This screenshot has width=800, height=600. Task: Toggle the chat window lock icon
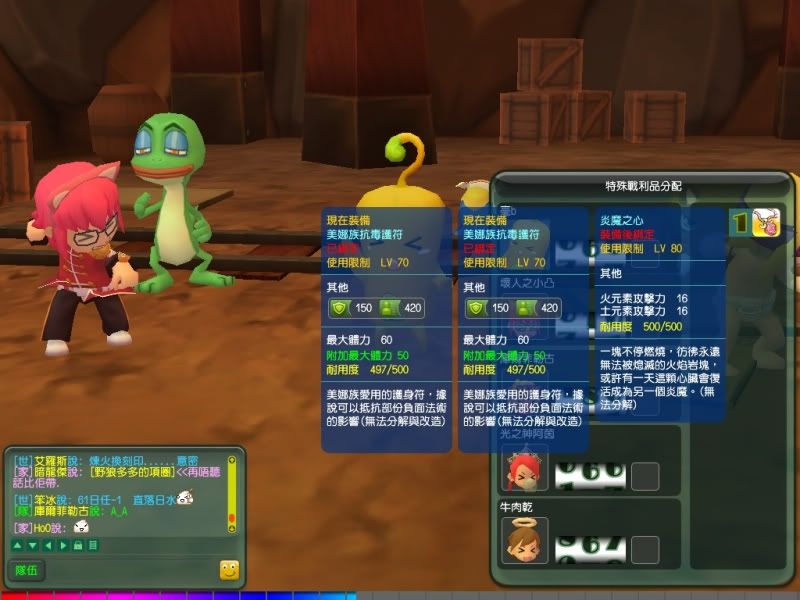point(78,545)
